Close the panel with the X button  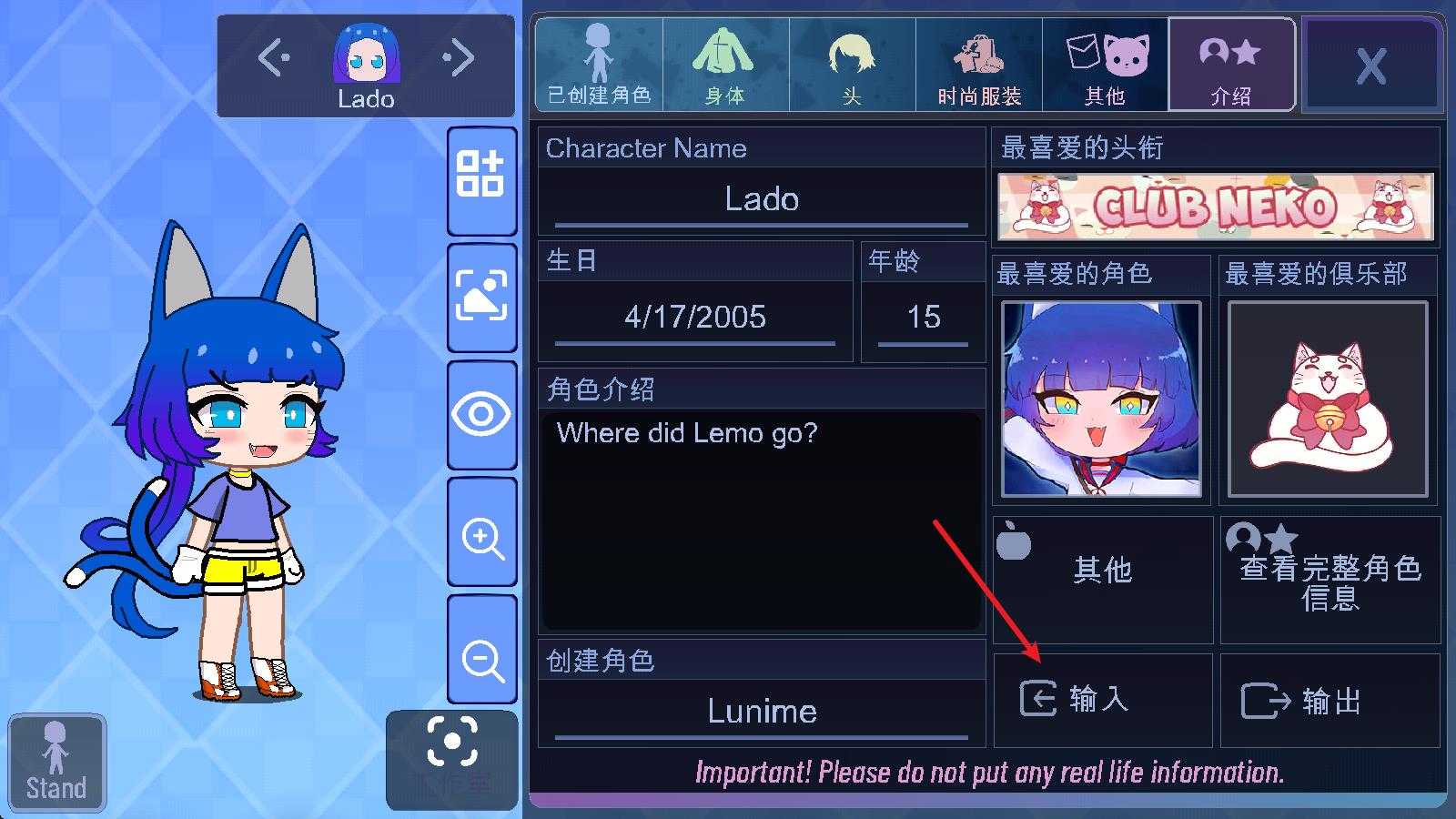[1371, 66]
